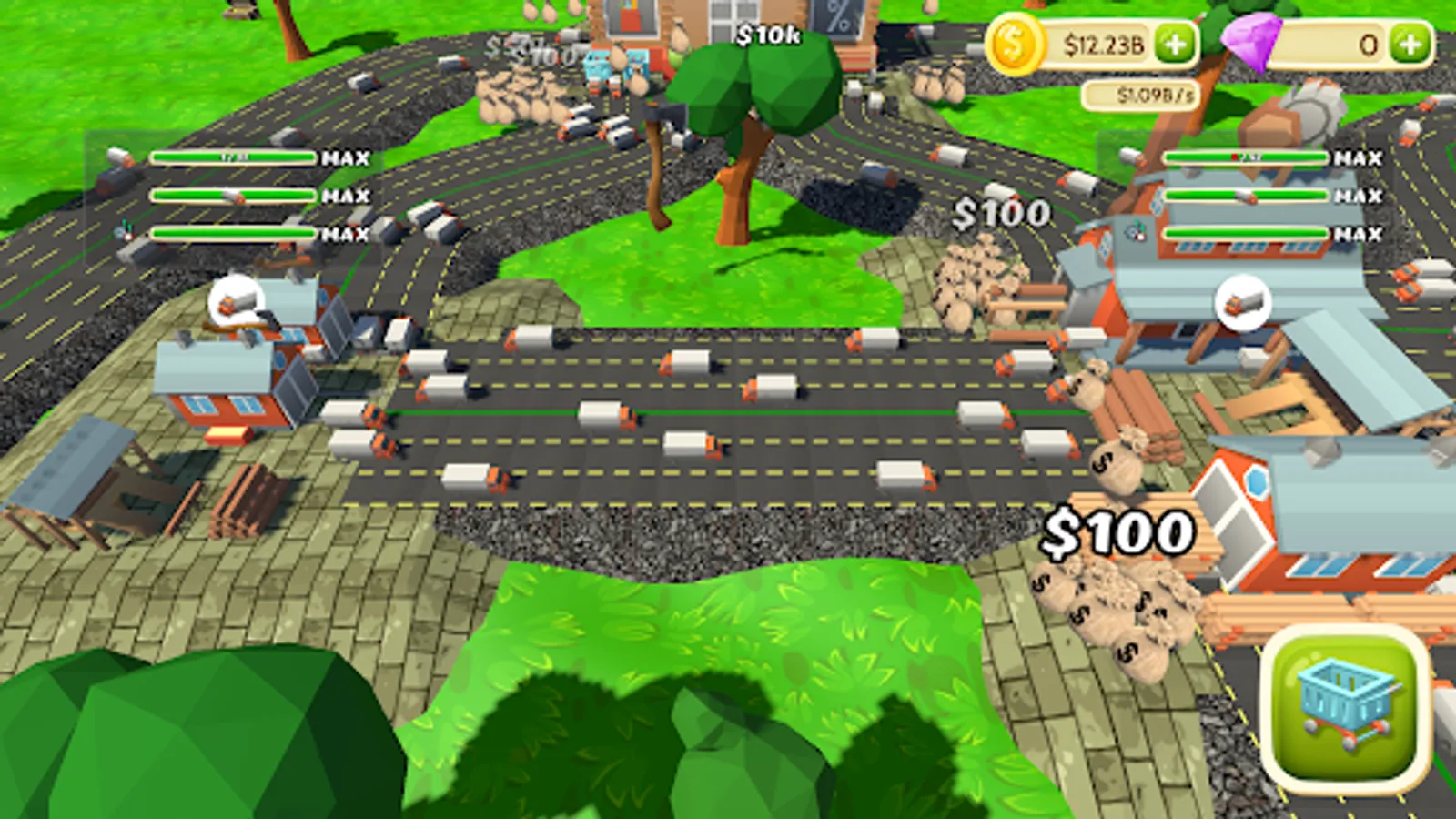The height and width of the screenshot is (819, 1456).
Task: Tap the $100 reward label near the road
Action: [1001, 213]
